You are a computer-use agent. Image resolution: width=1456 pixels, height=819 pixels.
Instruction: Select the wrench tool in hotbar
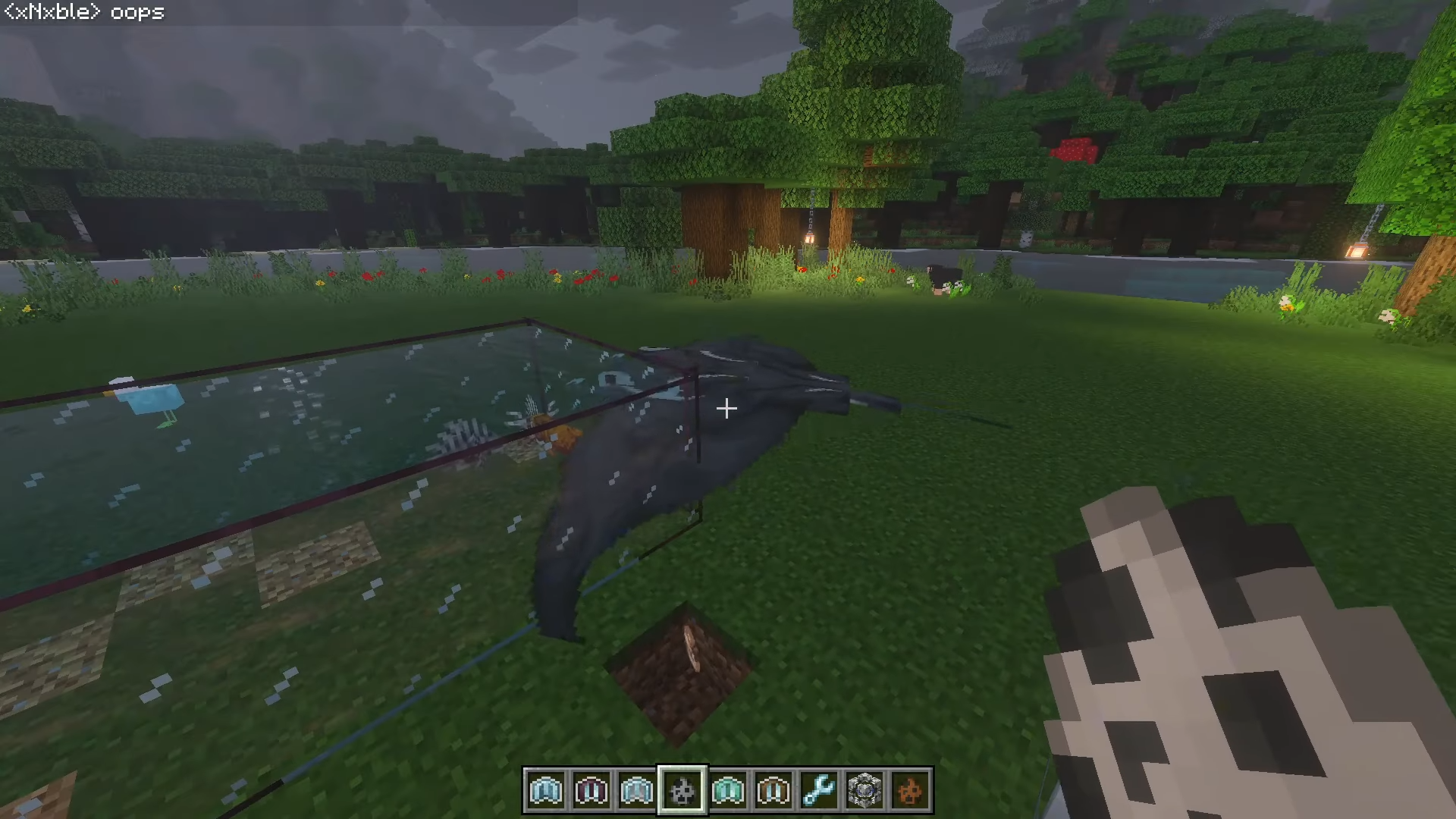point(819,791)
